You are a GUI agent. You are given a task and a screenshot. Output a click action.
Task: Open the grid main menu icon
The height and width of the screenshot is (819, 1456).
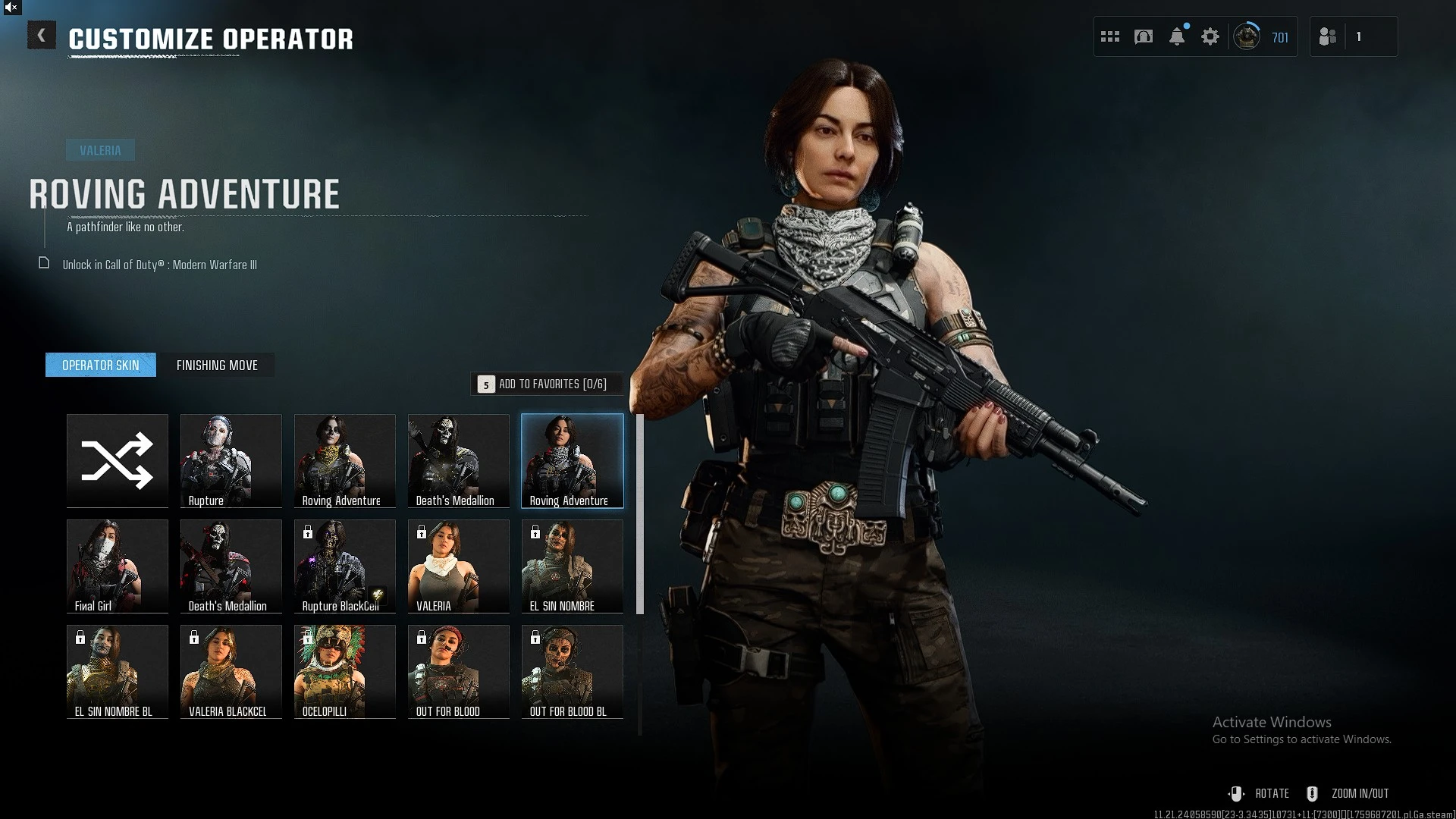1110,36
